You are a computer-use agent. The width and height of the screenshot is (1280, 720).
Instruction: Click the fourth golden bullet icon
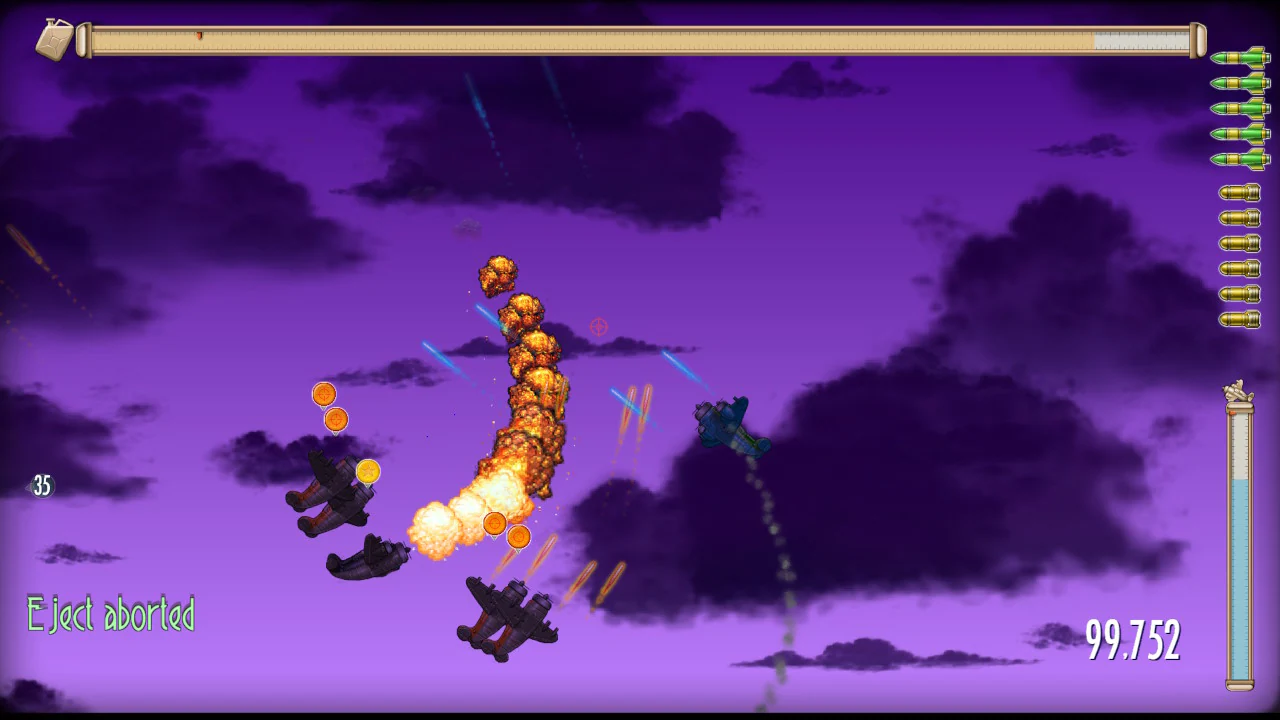tap(1240, 270)
